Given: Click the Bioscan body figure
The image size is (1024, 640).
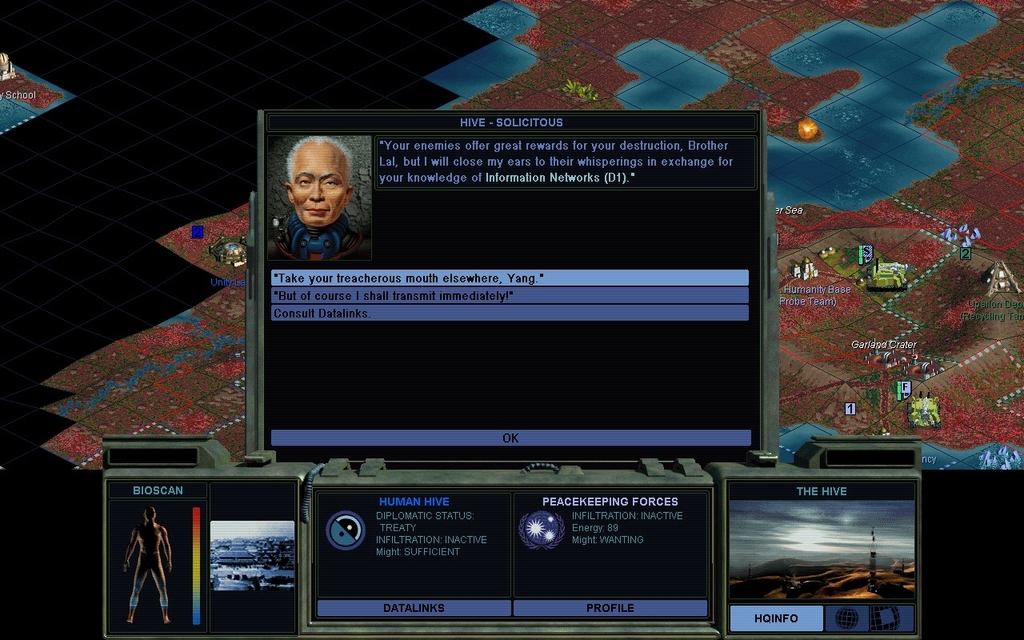Looking at the screenshot, I should pos(148,562).
